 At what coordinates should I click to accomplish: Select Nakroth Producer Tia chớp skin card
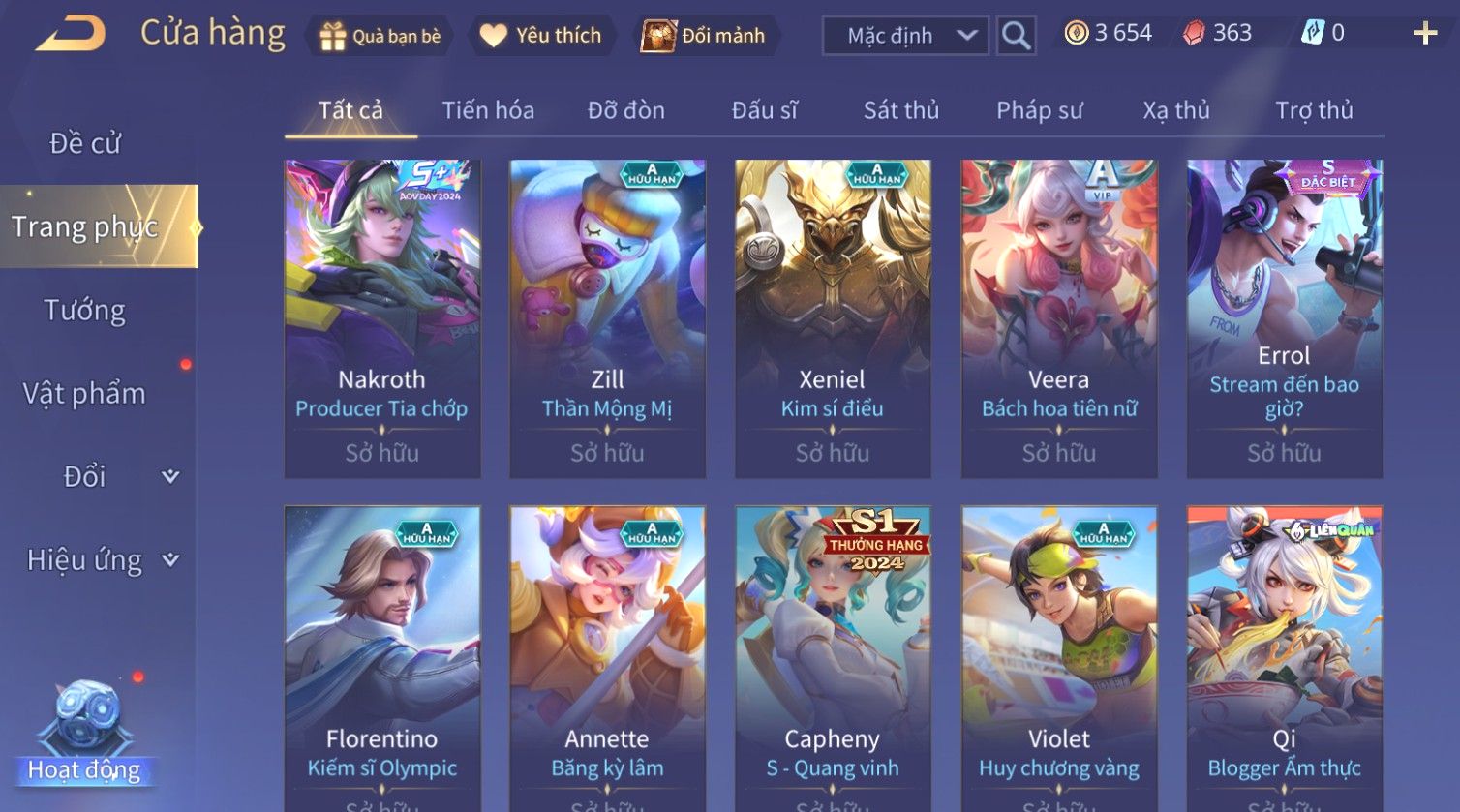[x=382, y=317]
